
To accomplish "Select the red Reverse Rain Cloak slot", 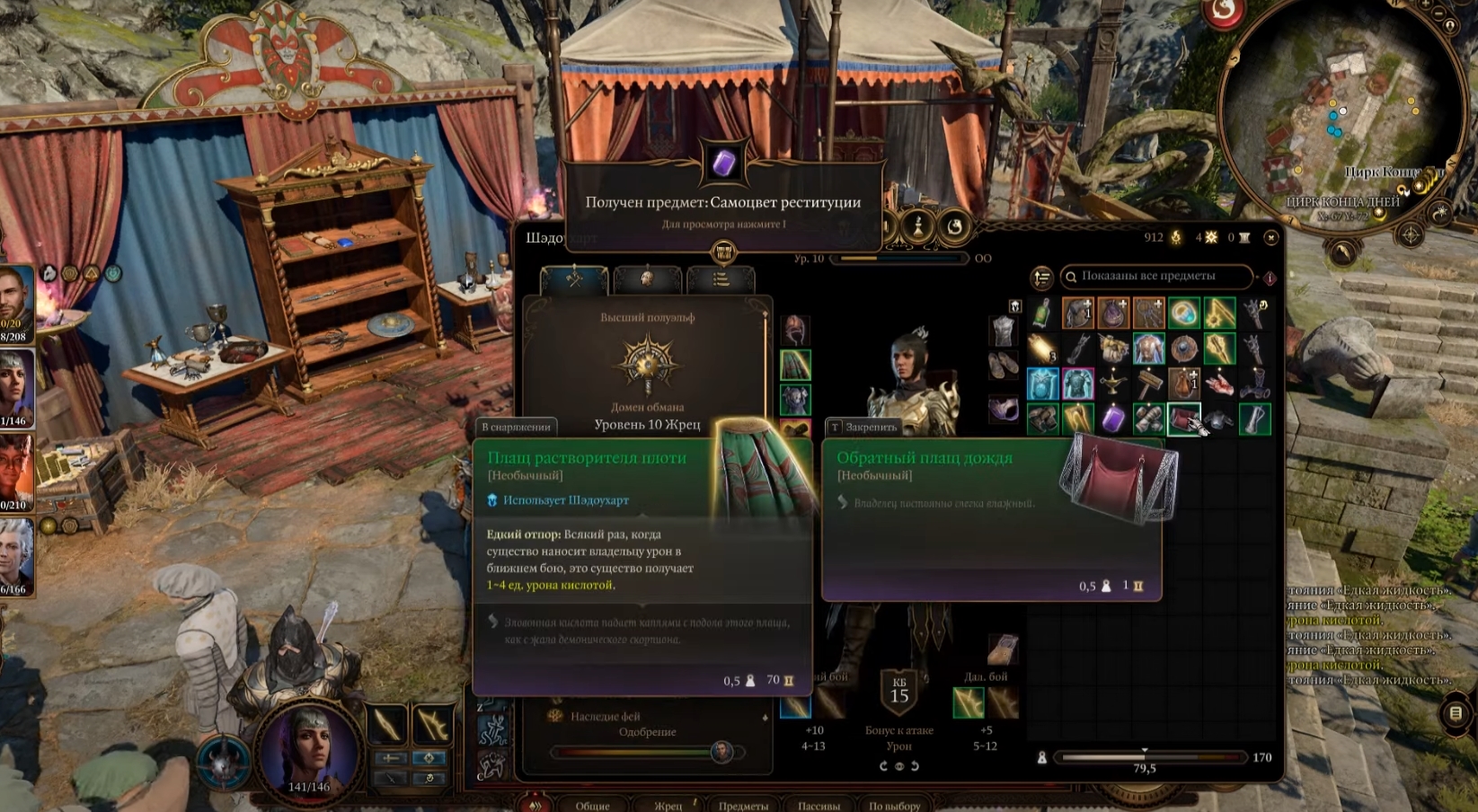I will pyautogui.click(x=1184, y=419).
